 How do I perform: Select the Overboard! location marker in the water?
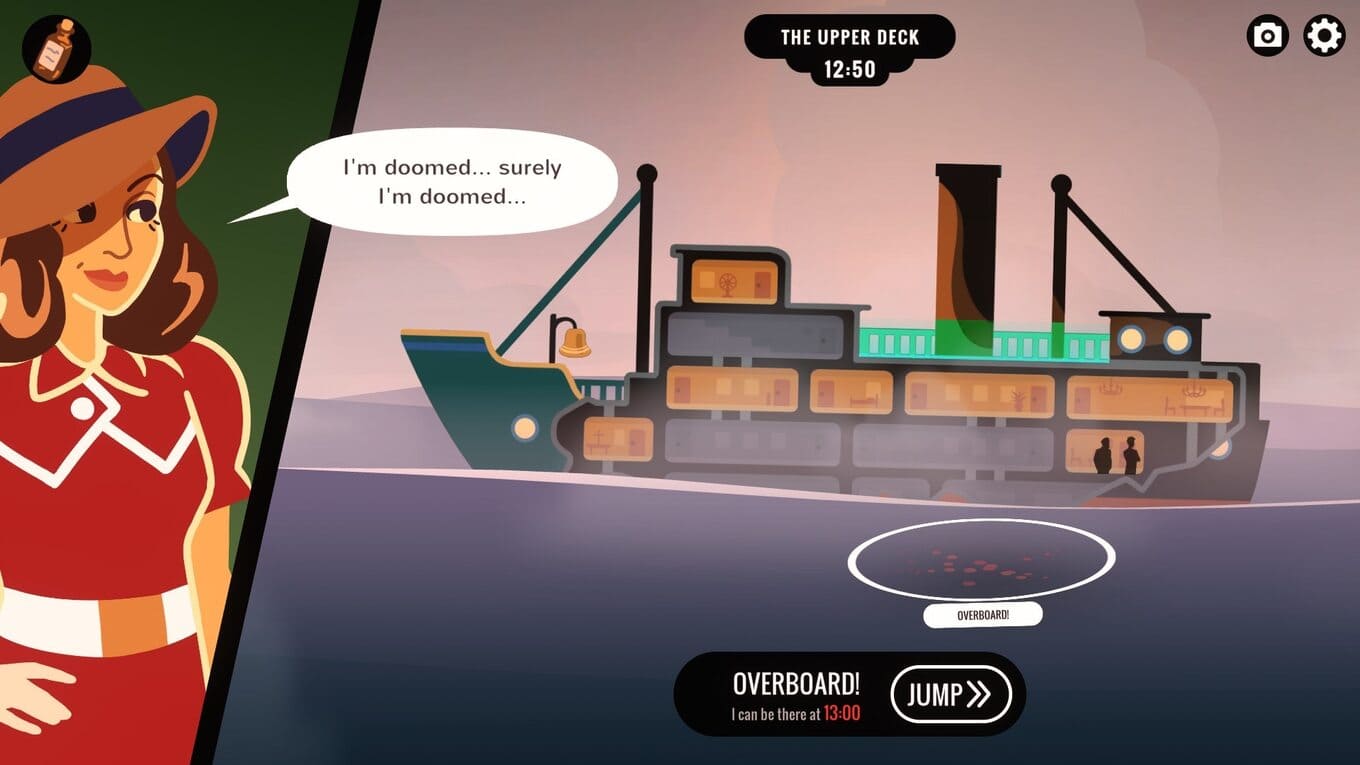click(x=981, y=561)
